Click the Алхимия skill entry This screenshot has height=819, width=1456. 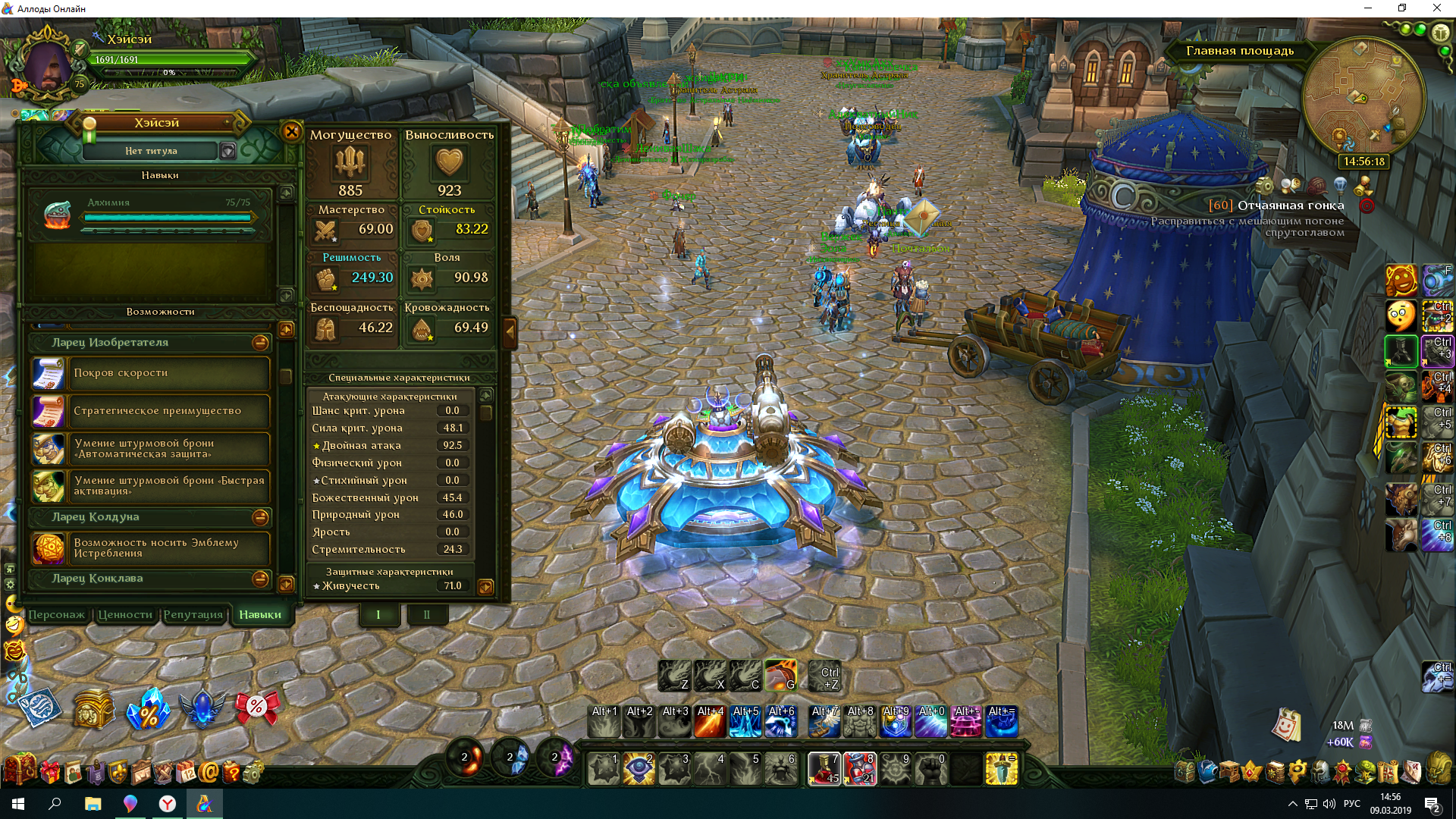tap(152, 214)
